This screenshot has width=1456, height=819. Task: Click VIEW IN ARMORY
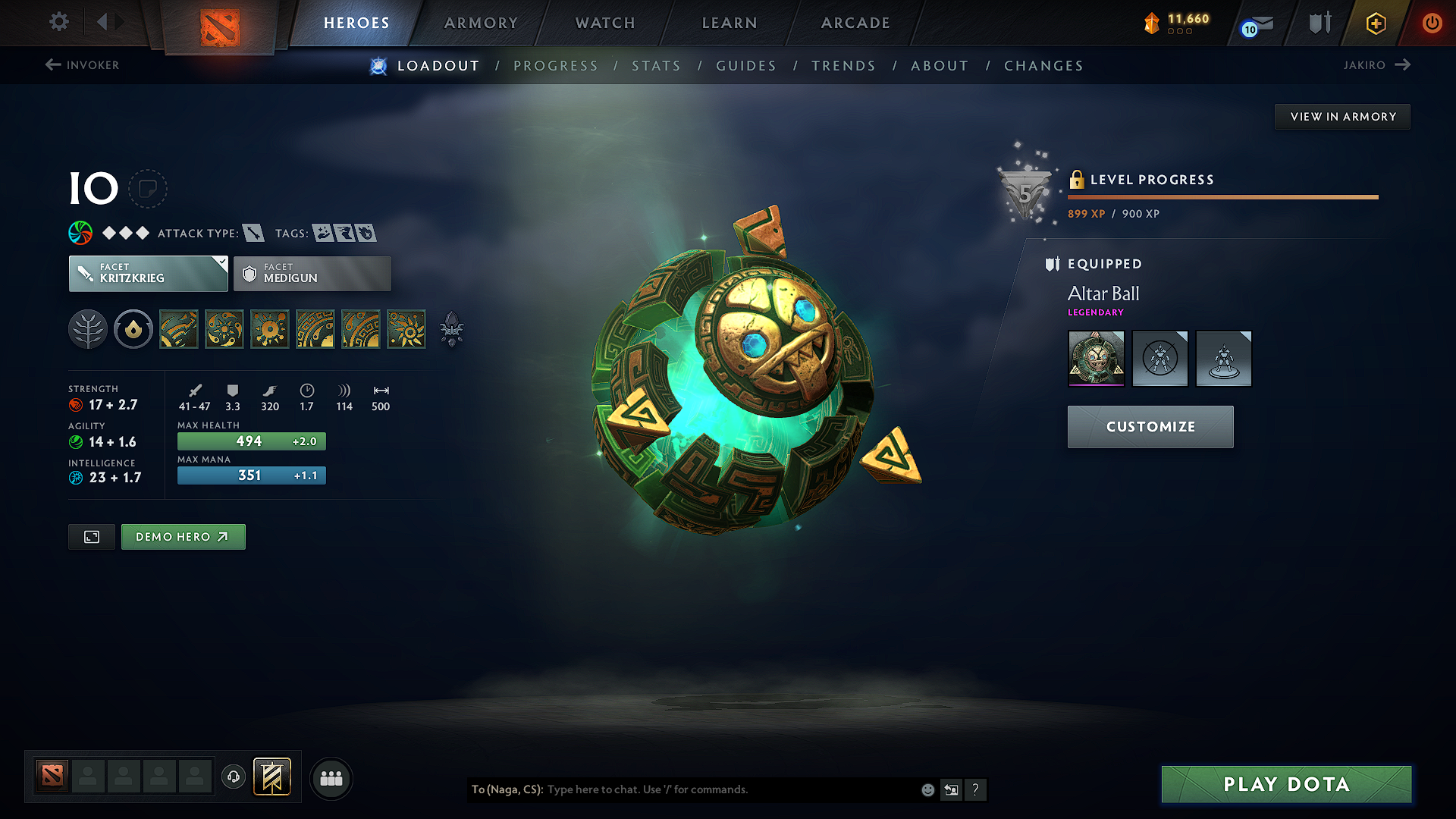1342,116
